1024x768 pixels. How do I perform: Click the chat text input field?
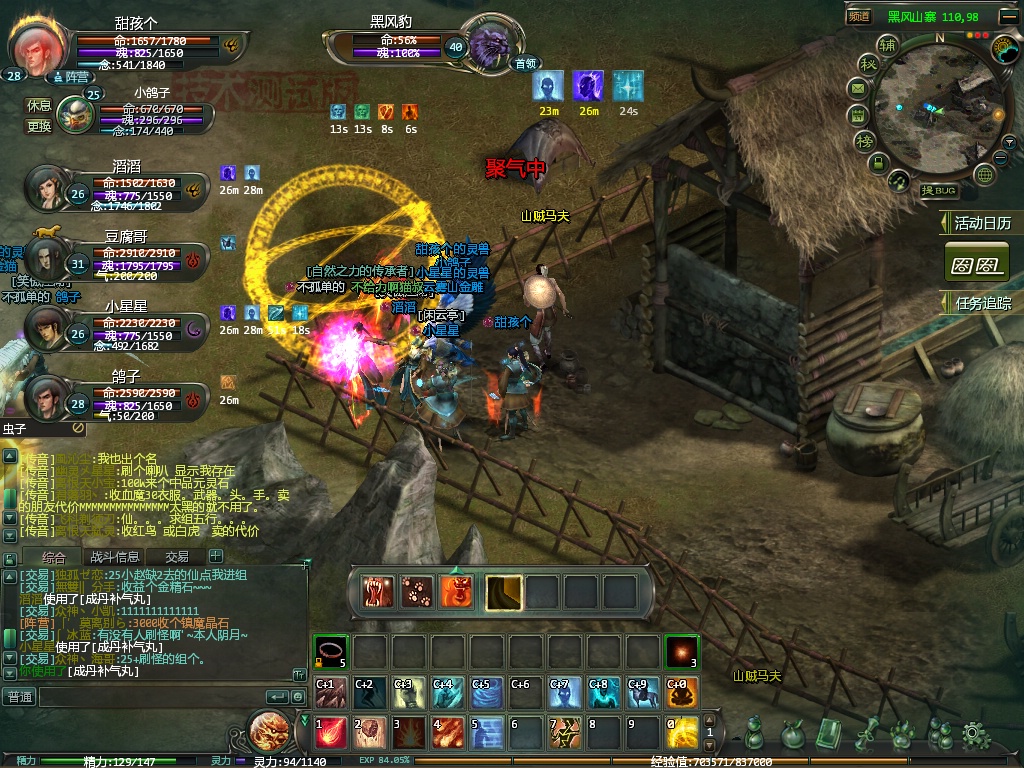coord(150,696)
